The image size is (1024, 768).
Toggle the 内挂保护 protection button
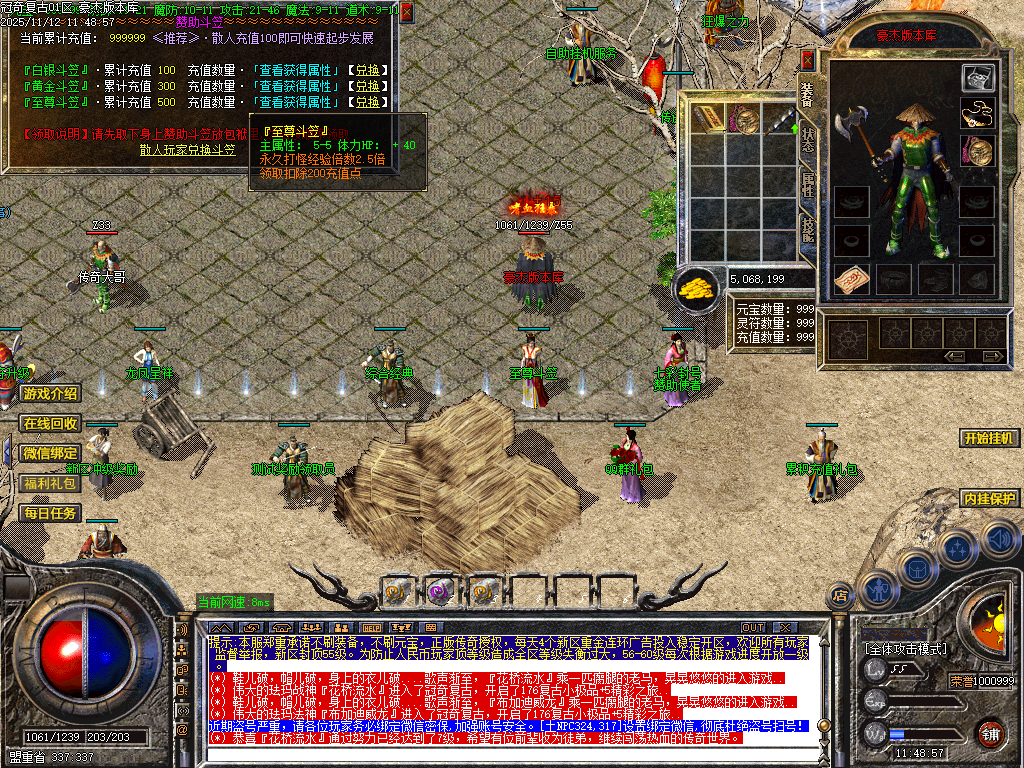point(988,498)
